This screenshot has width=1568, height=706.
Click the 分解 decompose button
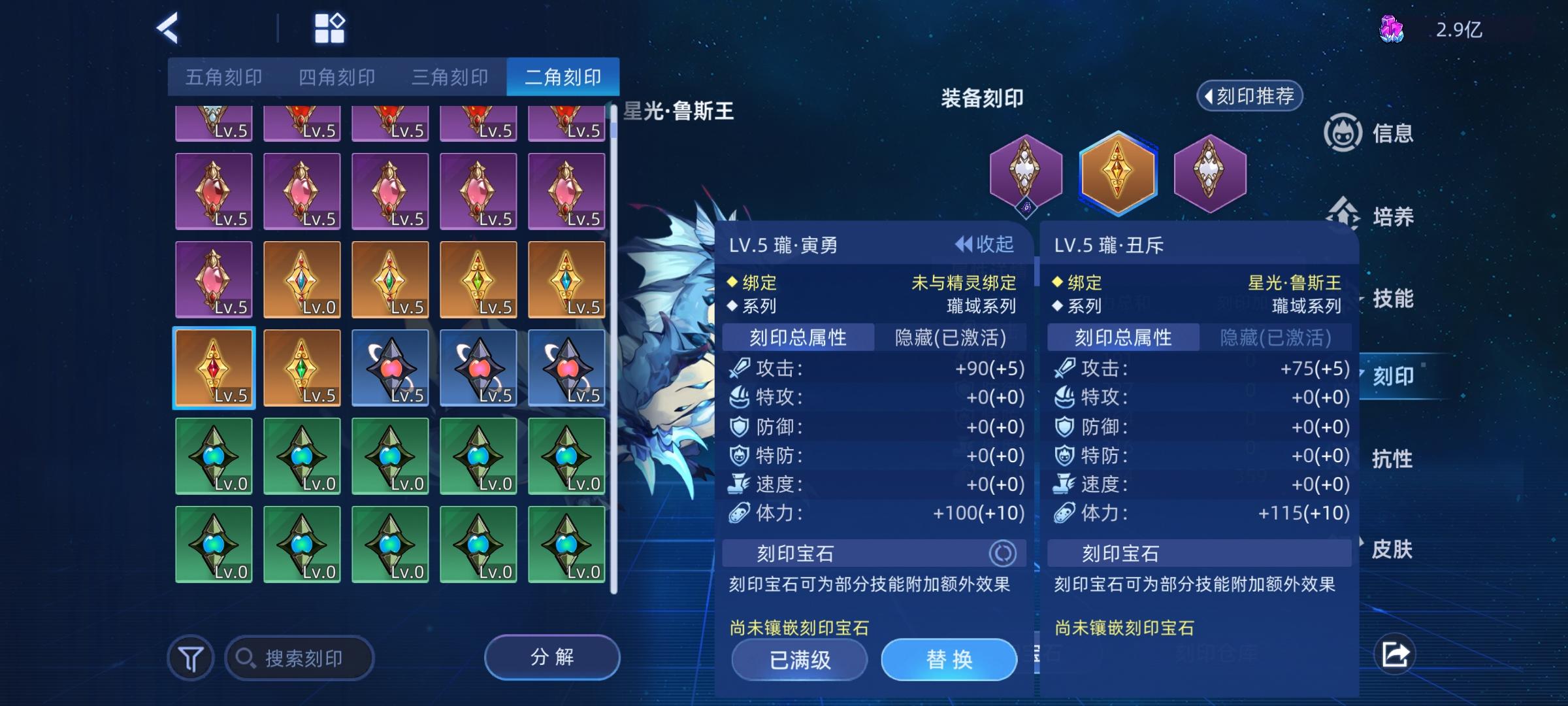[551, 657]
